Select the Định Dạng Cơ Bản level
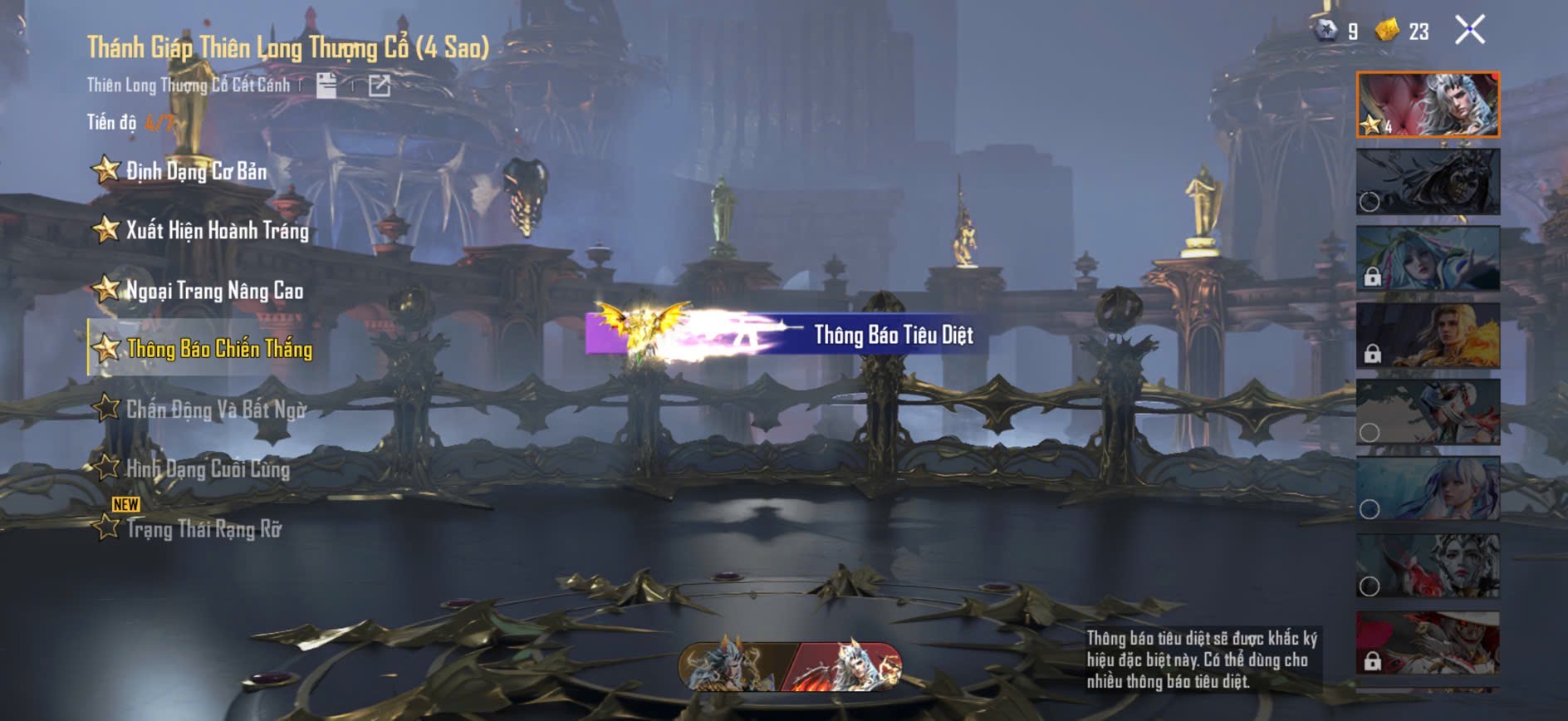 (196, 171)
